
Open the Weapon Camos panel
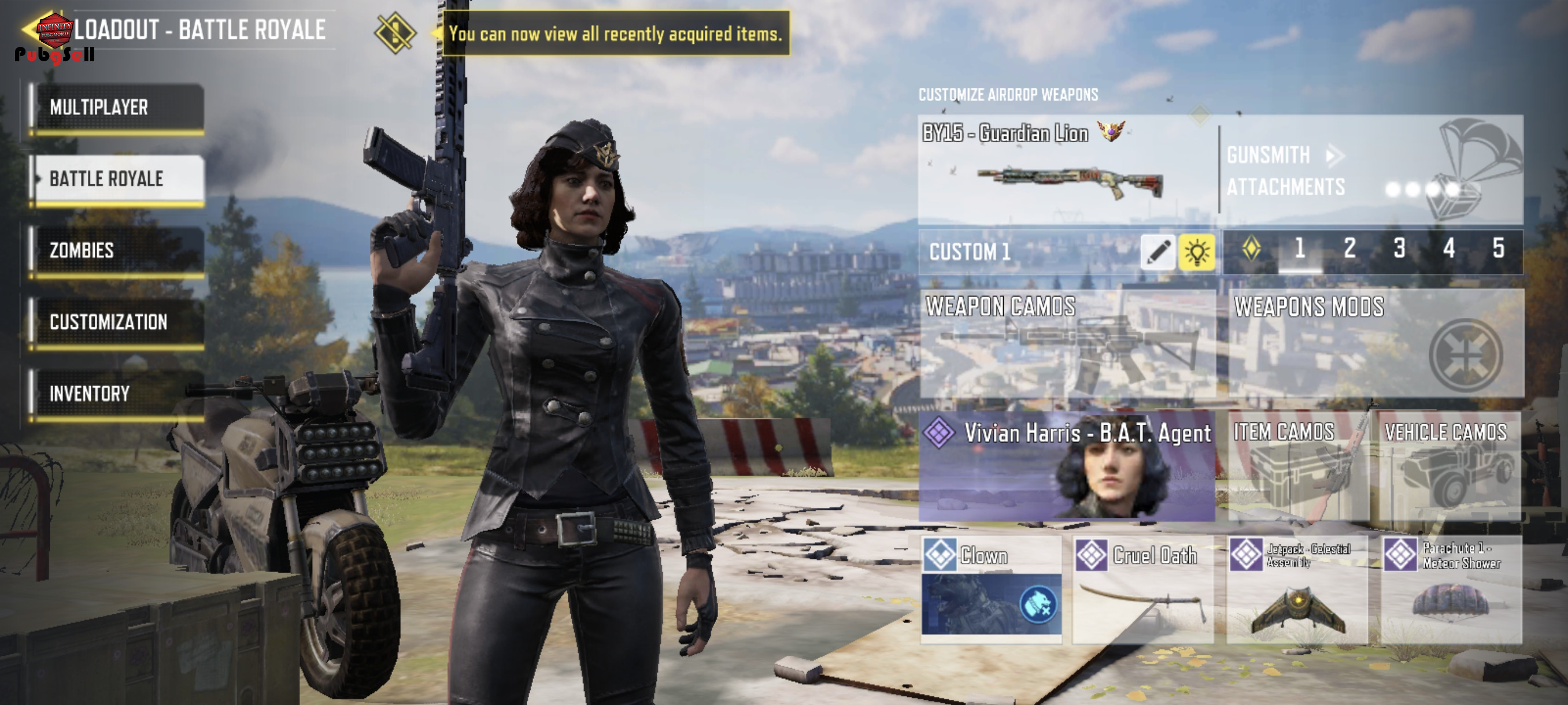click(1067, 344)
